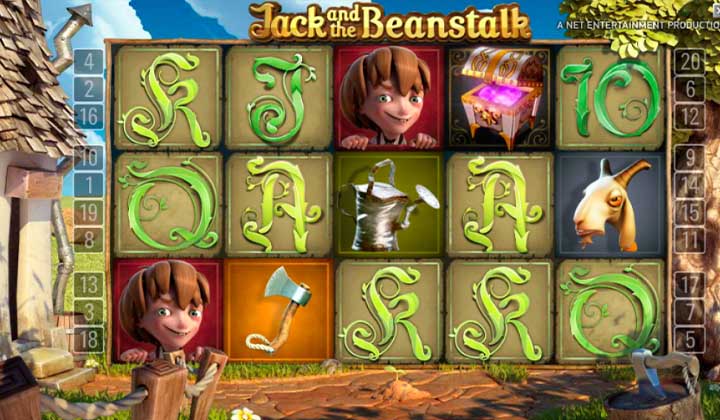
Task: Click payline indicator 6
Action: coord(689,89)
